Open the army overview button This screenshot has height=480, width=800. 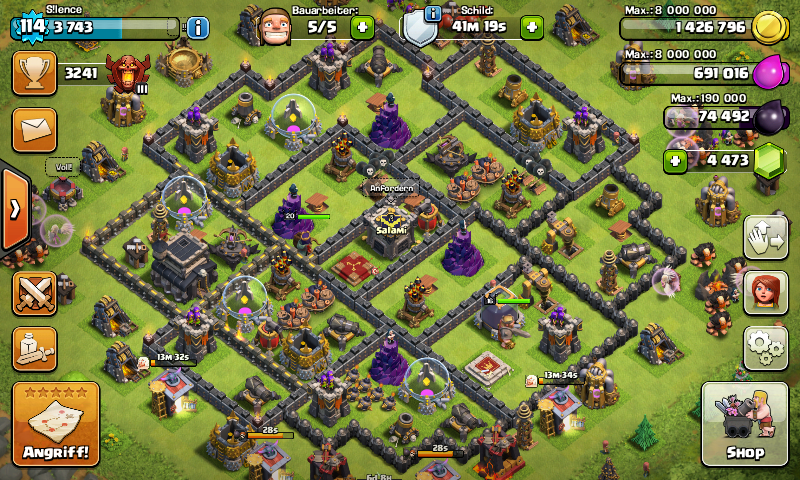(x=34, y=348)
